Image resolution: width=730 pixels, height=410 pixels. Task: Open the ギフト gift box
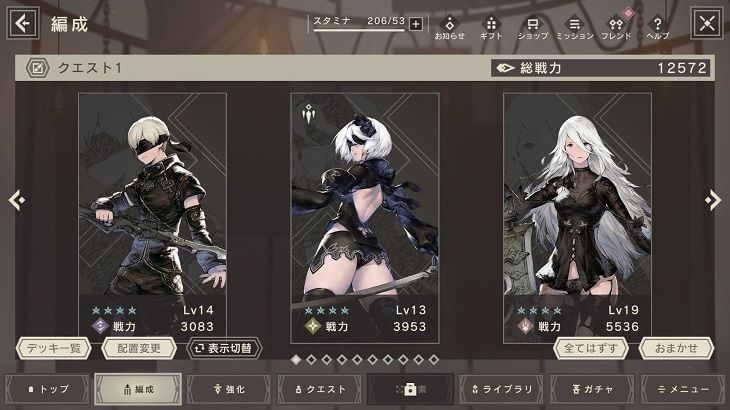491,28
